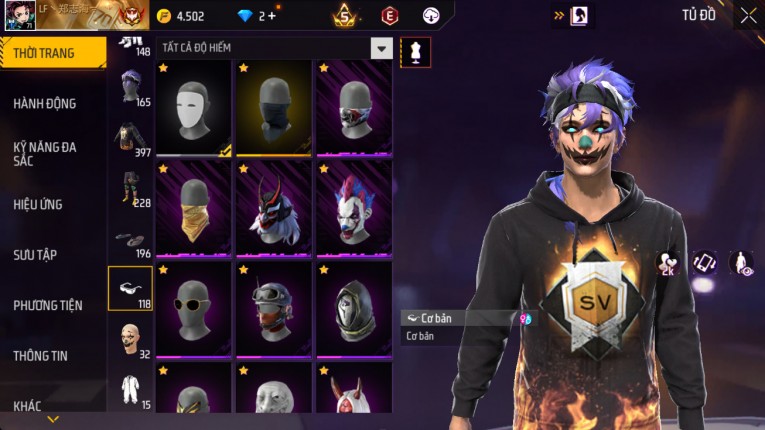Image resolution: width=765 pixels, height=430 pixels.
Task: Choose the balaclava with sunglasses item
Action: 194,308
